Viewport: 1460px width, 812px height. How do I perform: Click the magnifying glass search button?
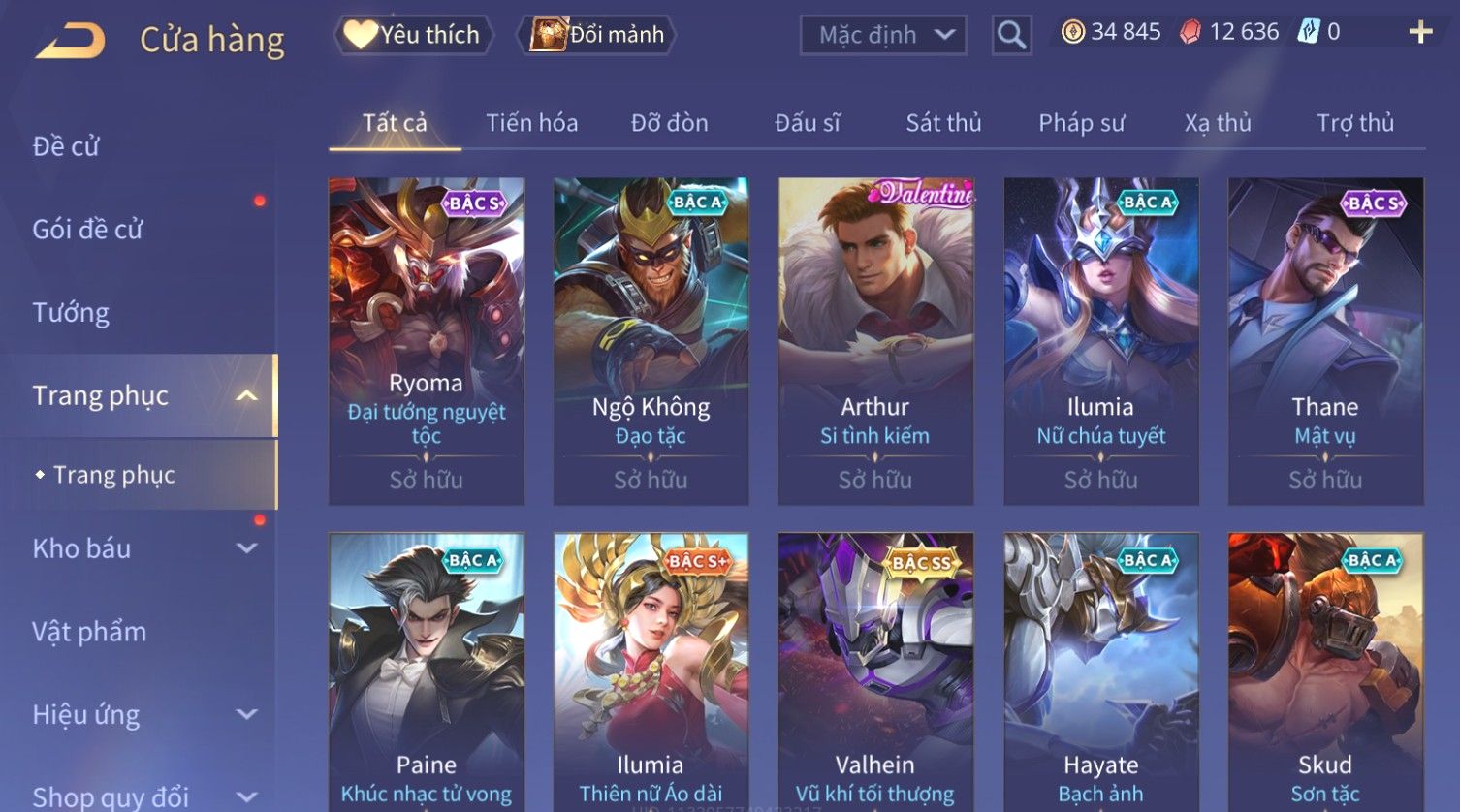pos(1011,35)
